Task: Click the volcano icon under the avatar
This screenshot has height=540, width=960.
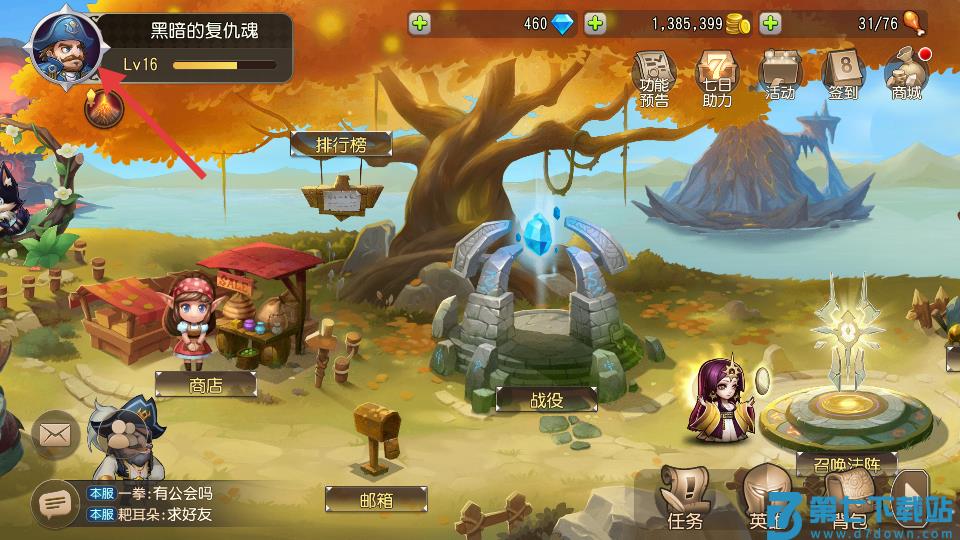Action: coord(100,109)
